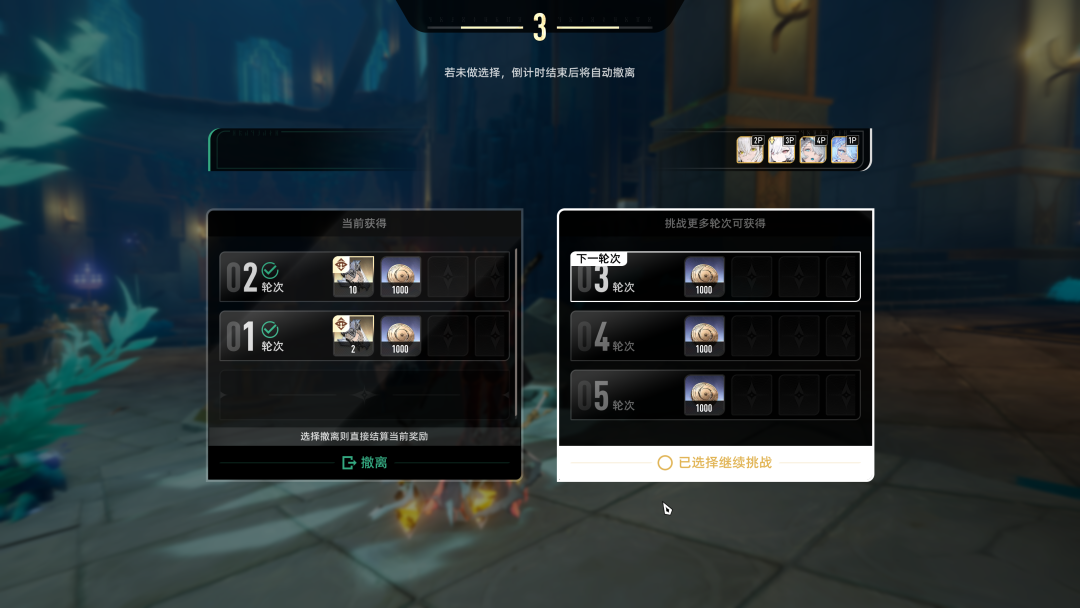Choose 撤离 to retreat with current rewards
Image resolution: width=1080 pixels, height=608 pixels.
pyautogui.click(x=364, y=462)
